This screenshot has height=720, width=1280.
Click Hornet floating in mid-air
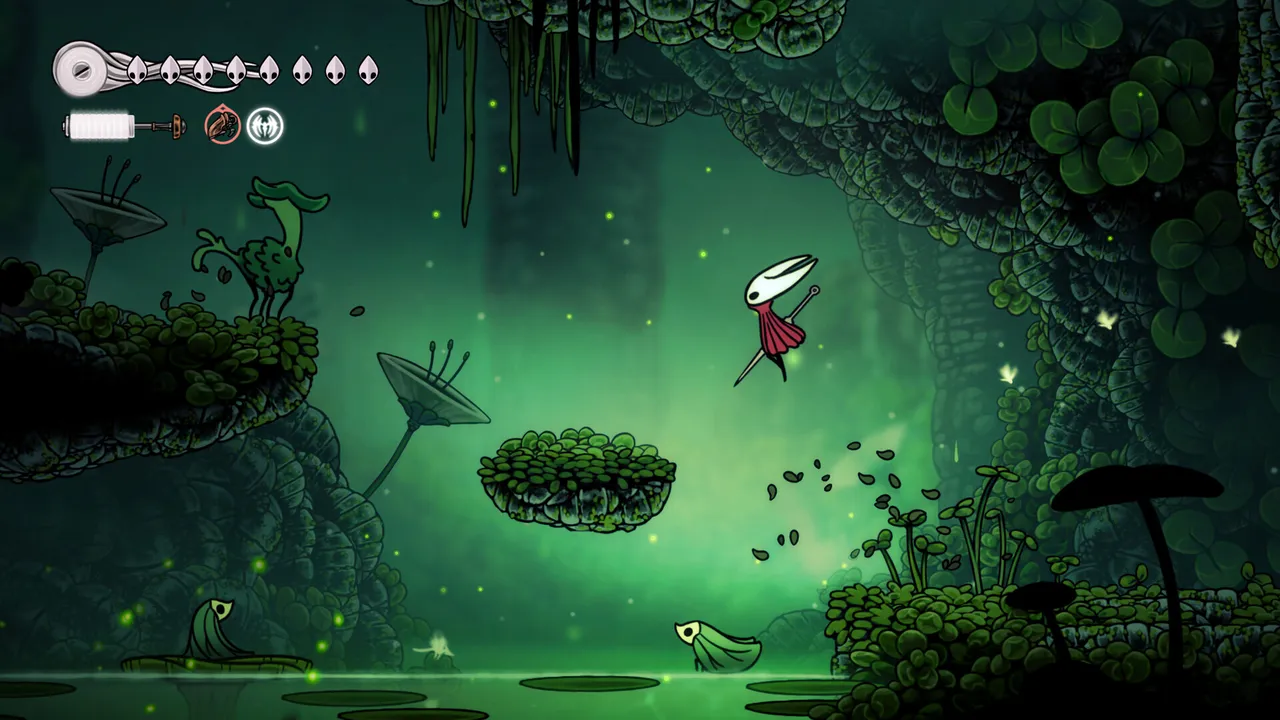click(x=778, y=320)
